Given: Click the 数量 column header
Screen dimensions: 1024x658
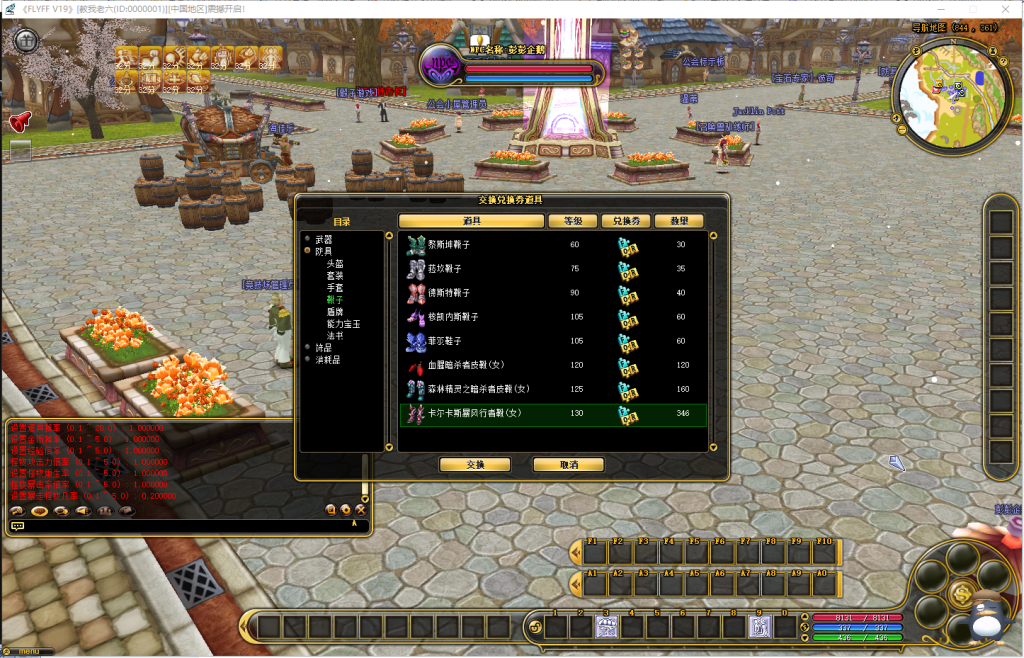Looking at the screenshot, I should pyautogui.click(x=680, y=221).
